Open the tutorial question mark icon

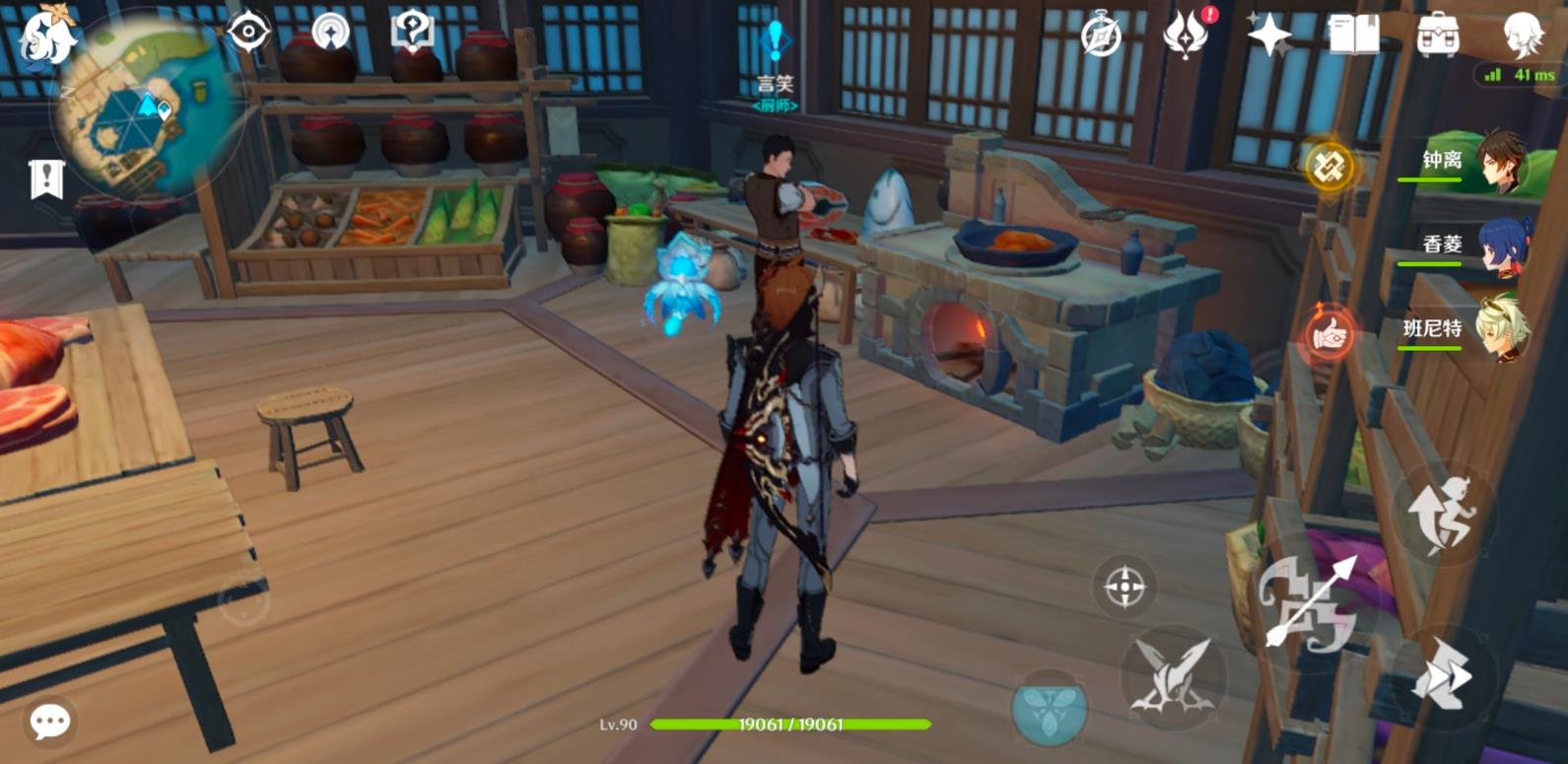pos(412,32)
